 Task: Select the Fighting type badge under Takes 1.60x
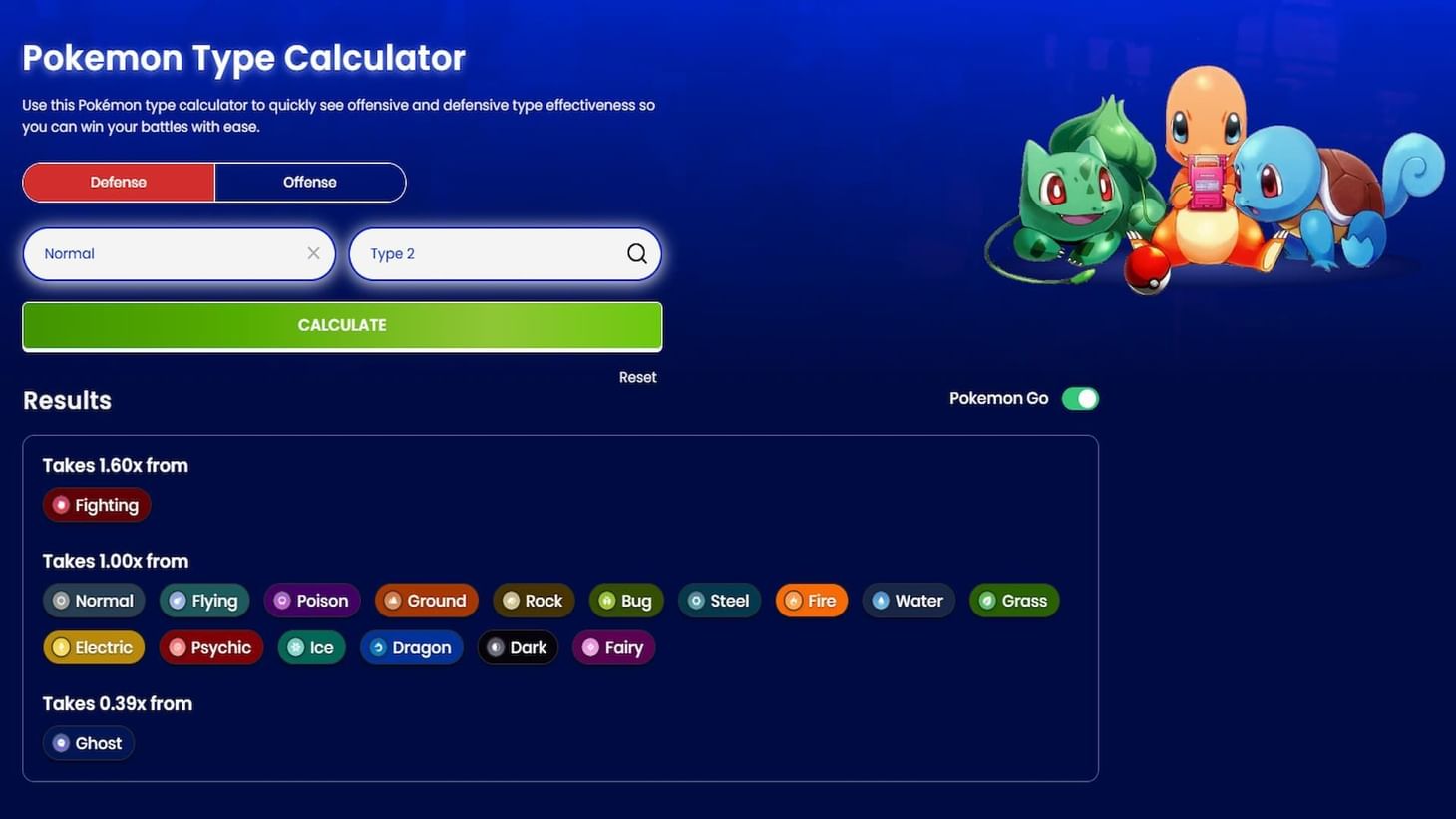coord(96,505)
